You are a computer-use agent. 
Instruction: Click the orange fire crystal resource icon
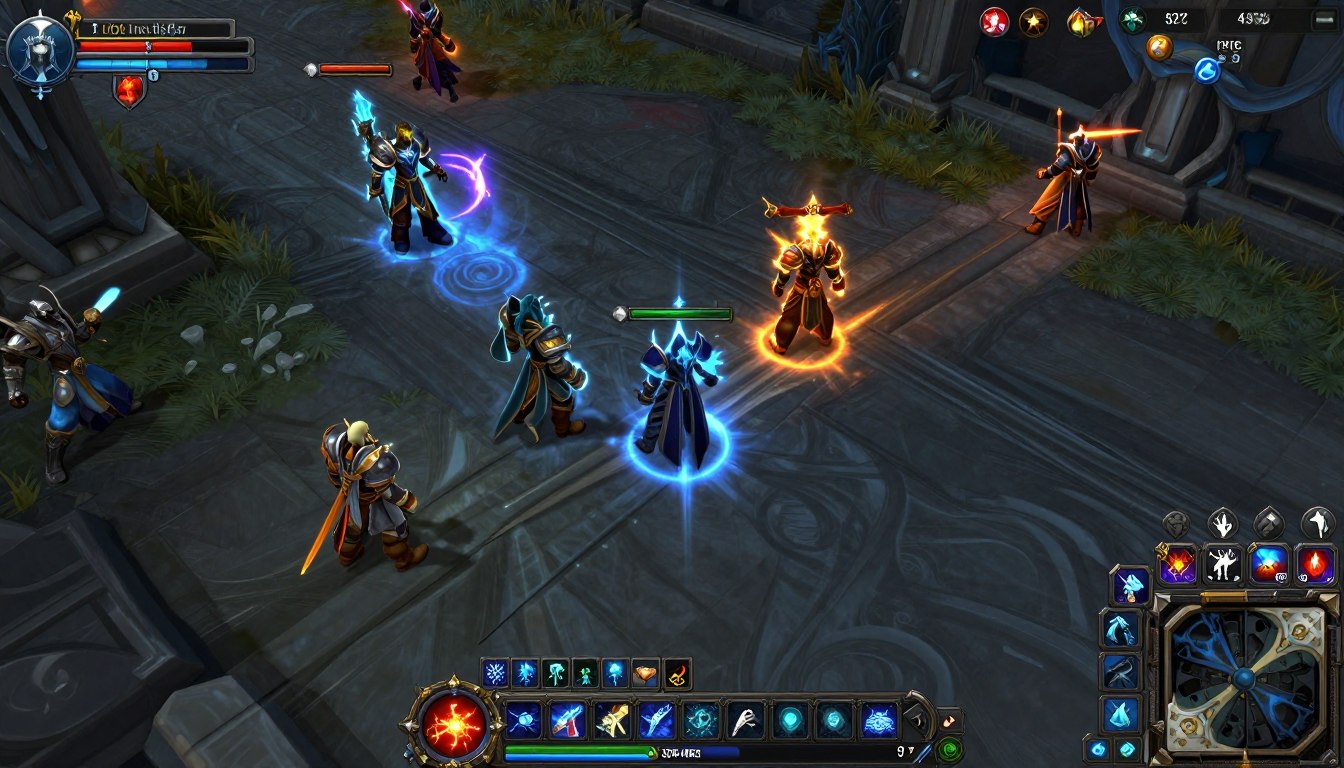pos(1083,21)
